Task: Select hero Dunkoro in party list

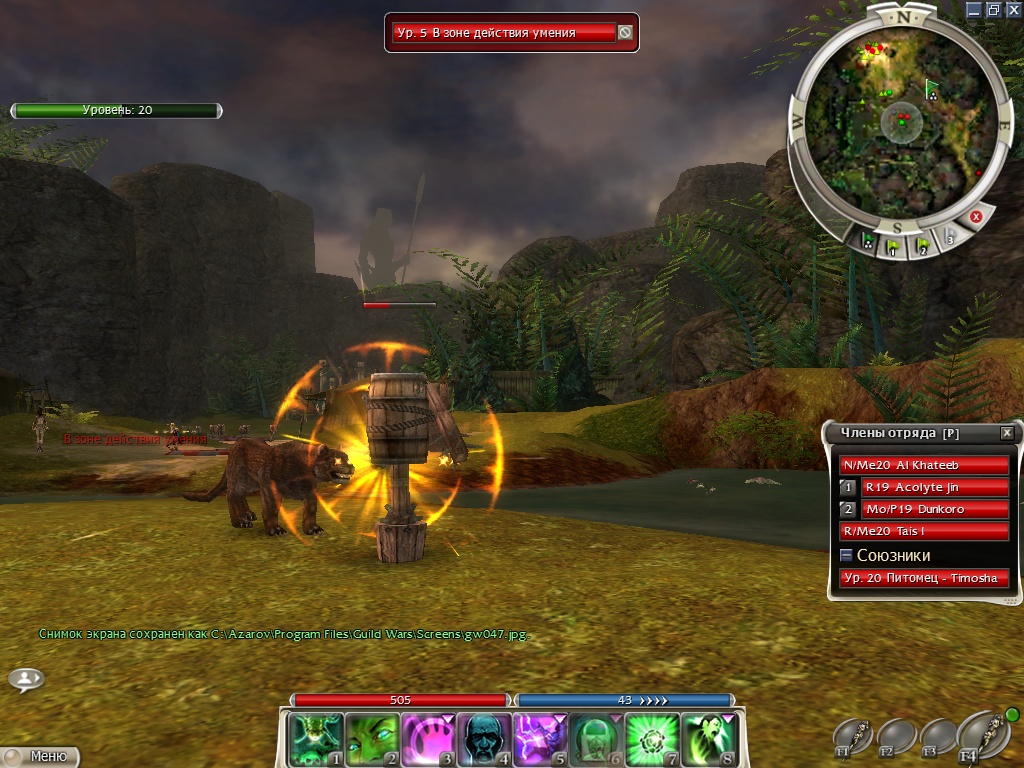Action: point(934,509)
